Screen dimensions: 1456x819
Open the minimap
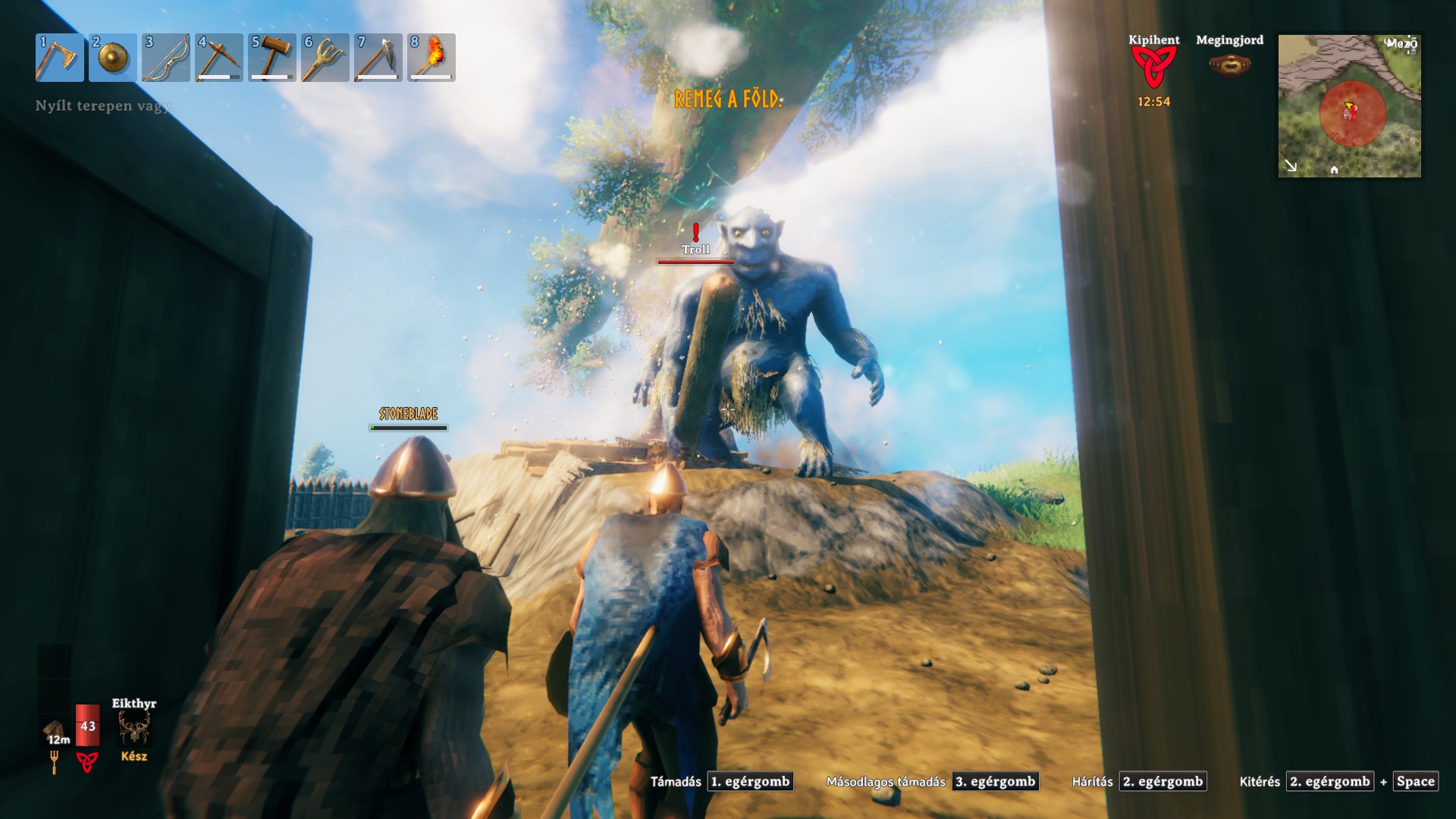coord(1349,105)
